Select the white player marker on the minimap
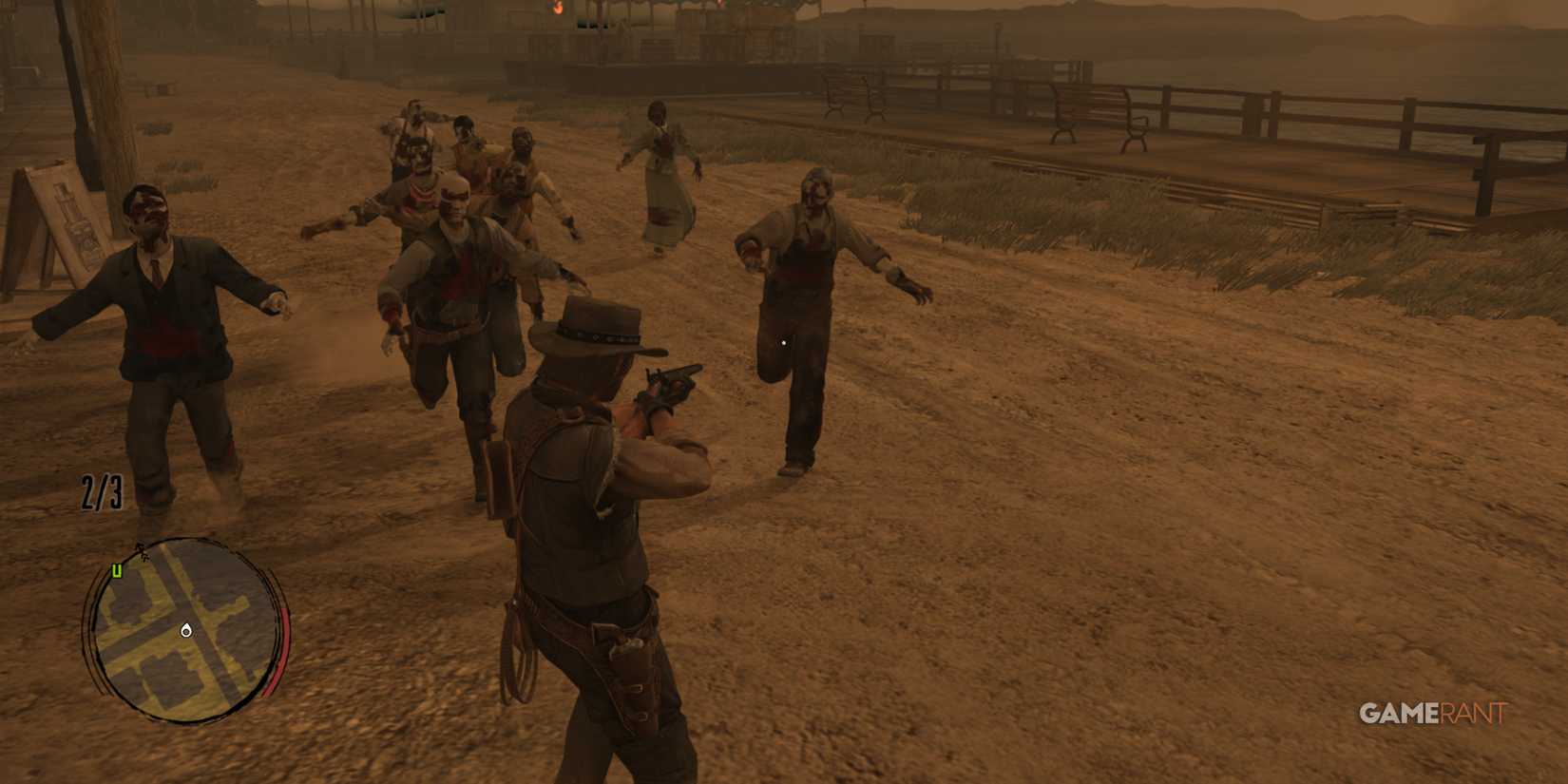This screenshot has height=784, width=1568. coord(186,630)
